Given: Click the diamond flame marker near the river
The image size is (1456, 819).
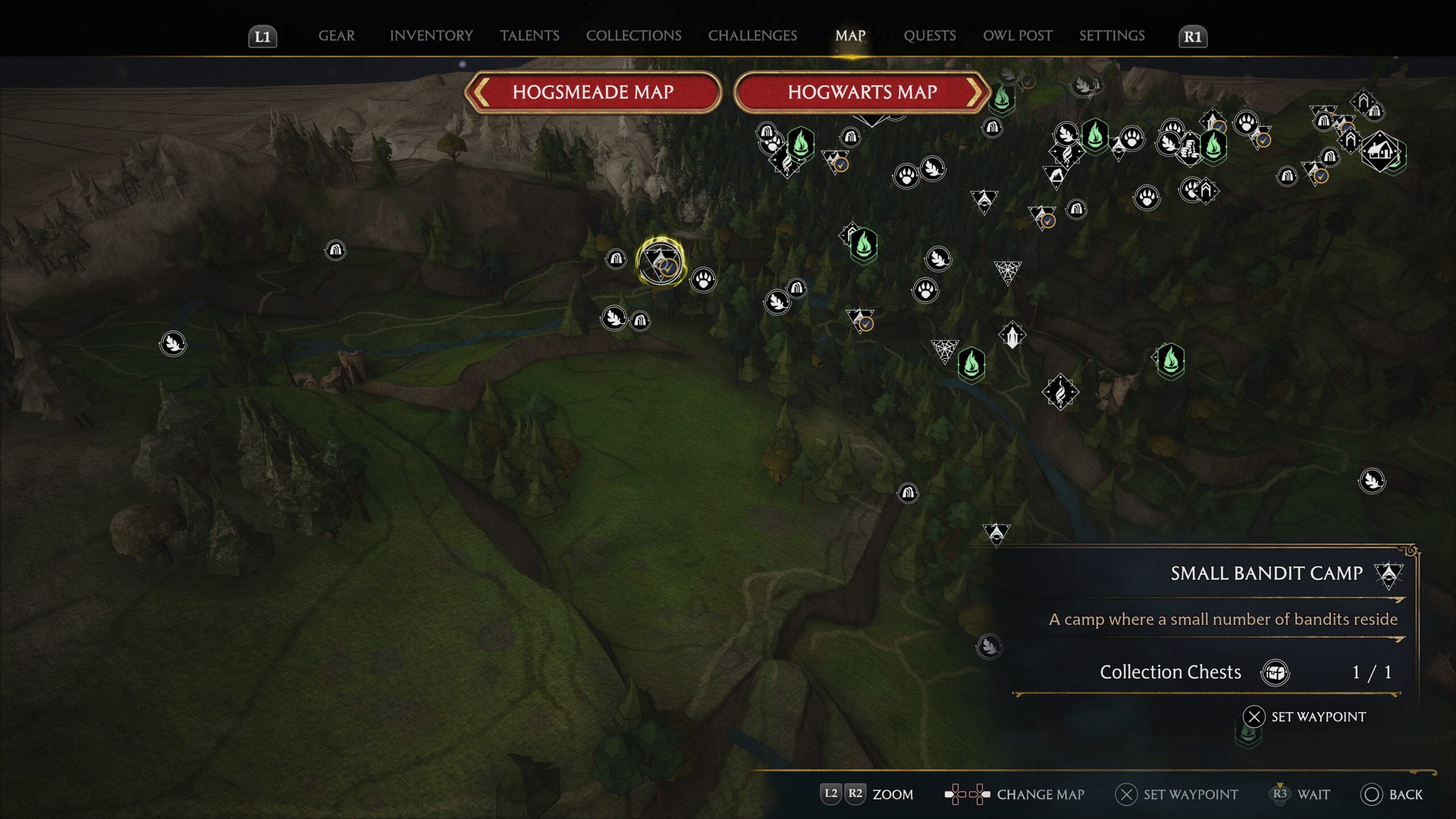Looking at the screenshot, I should [x=1060, y=392].
